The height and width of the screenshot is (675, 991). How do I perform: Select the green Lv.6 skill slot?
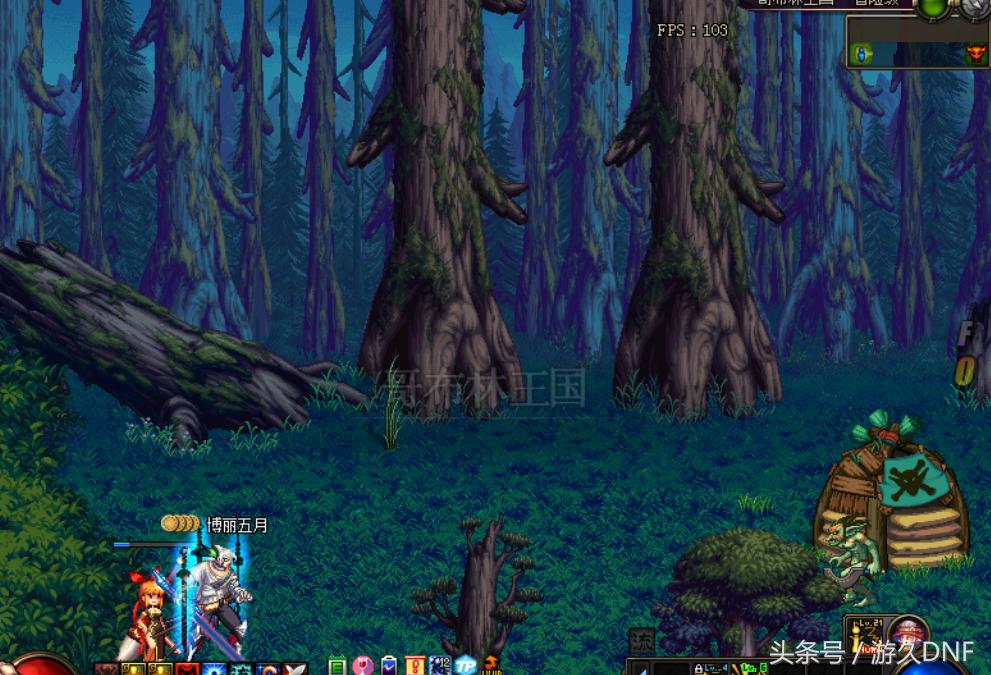[x=754, y=668]
